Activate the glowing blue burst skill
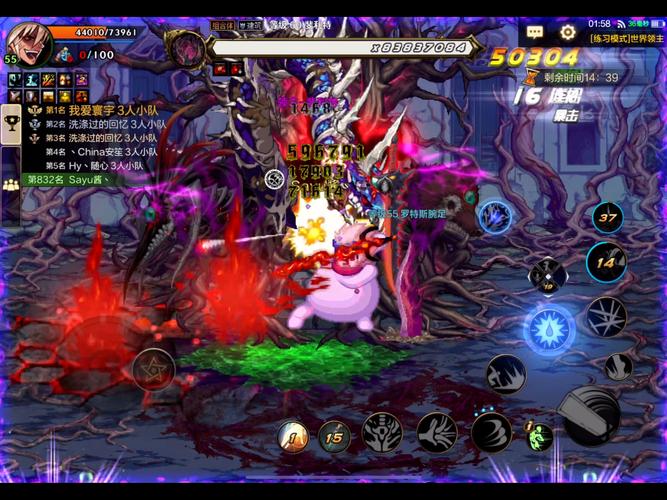The height and width of the screenshot is (500, 667). pos(549,328)
